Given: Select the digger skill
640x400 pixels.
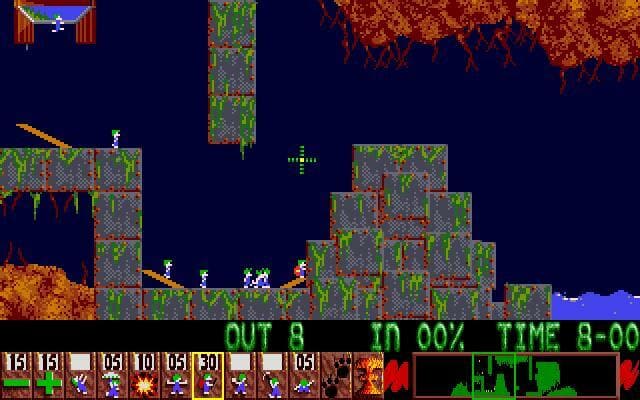Looking at the screenshot, I should tap(304, 375).
